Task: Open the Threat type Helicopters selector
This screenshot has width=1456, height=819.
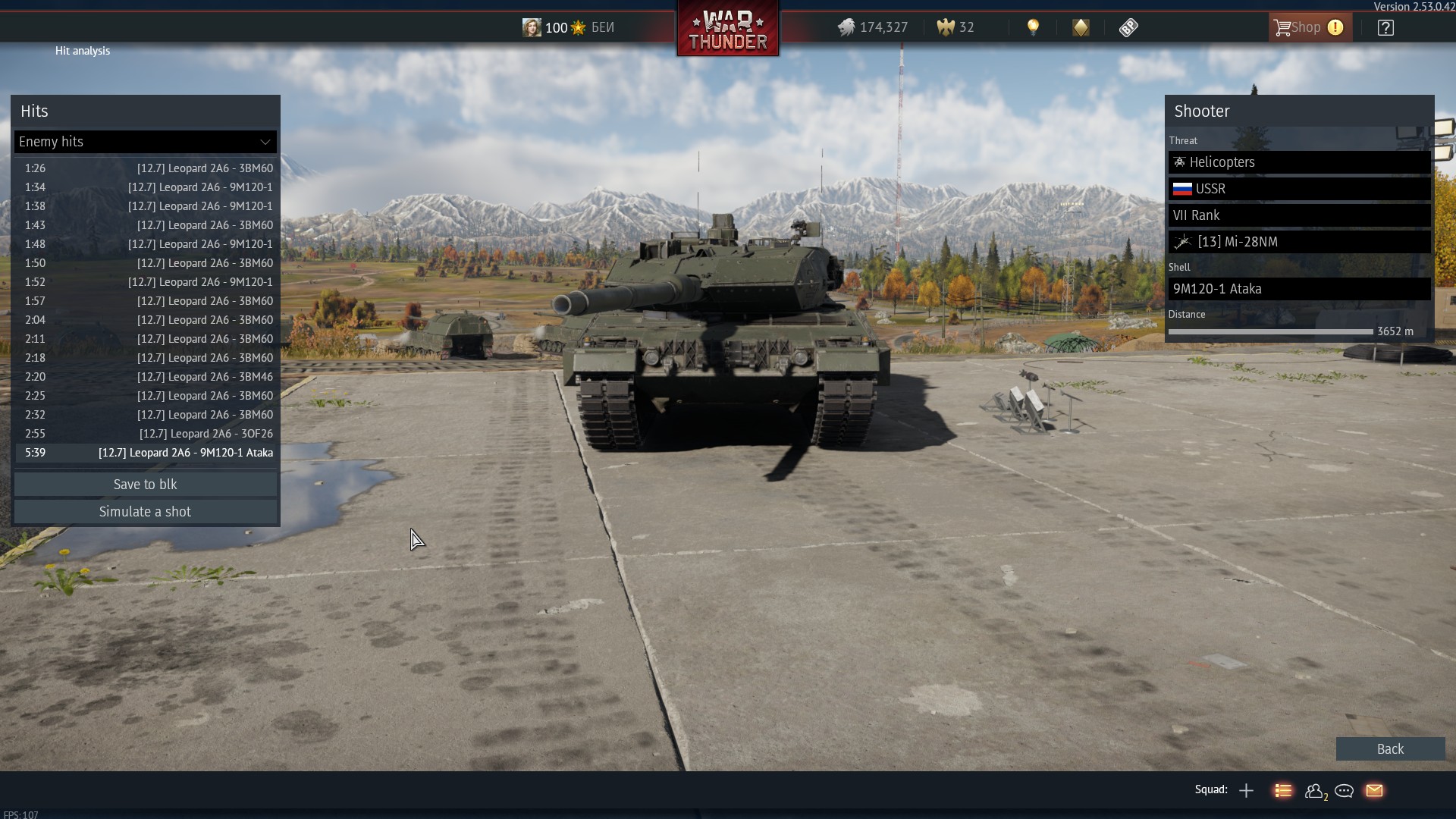Action: pyautogui.click(x=1298, y=162)
